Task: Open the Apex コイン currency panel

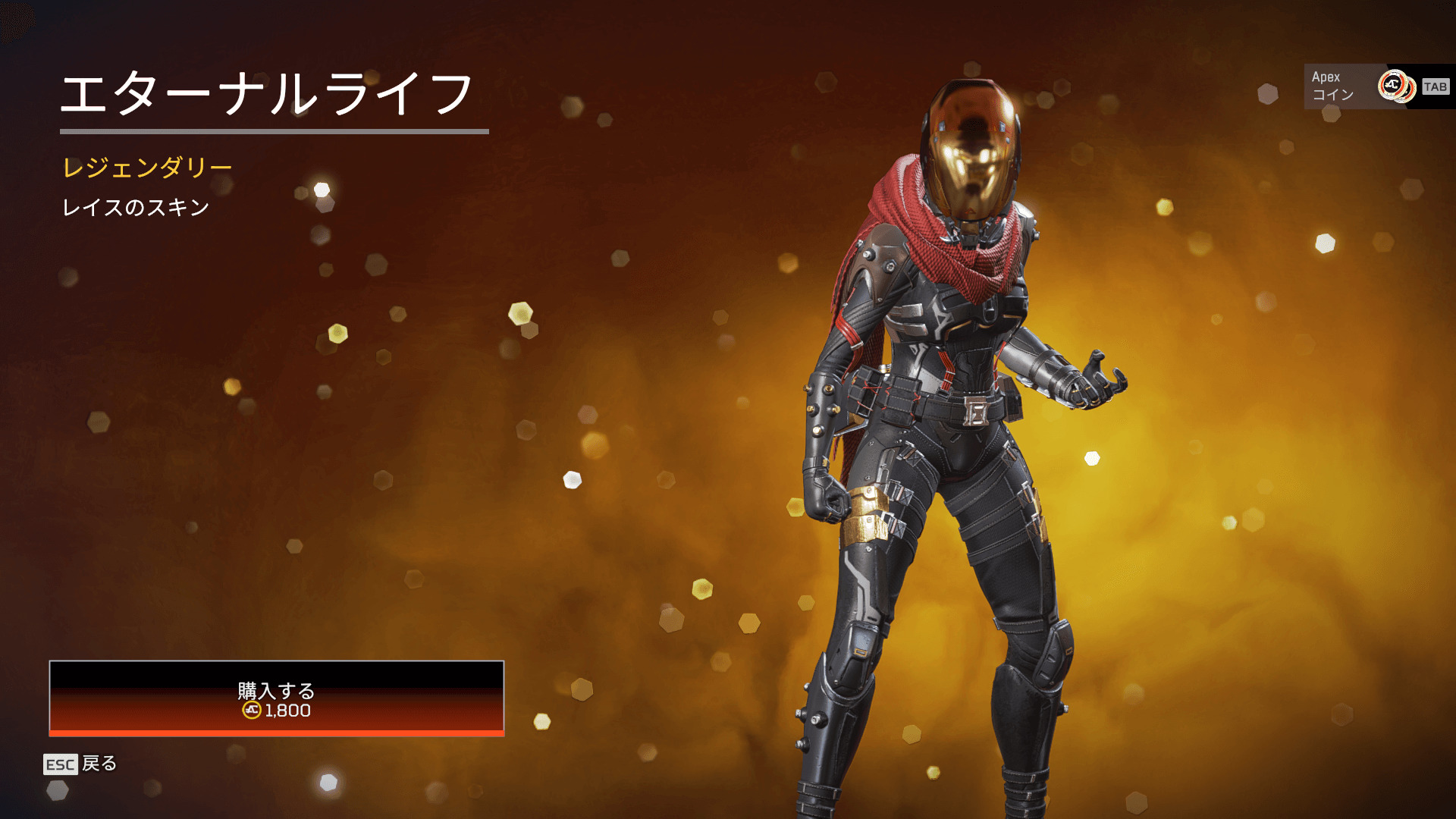Action: tap(1357, 86)
